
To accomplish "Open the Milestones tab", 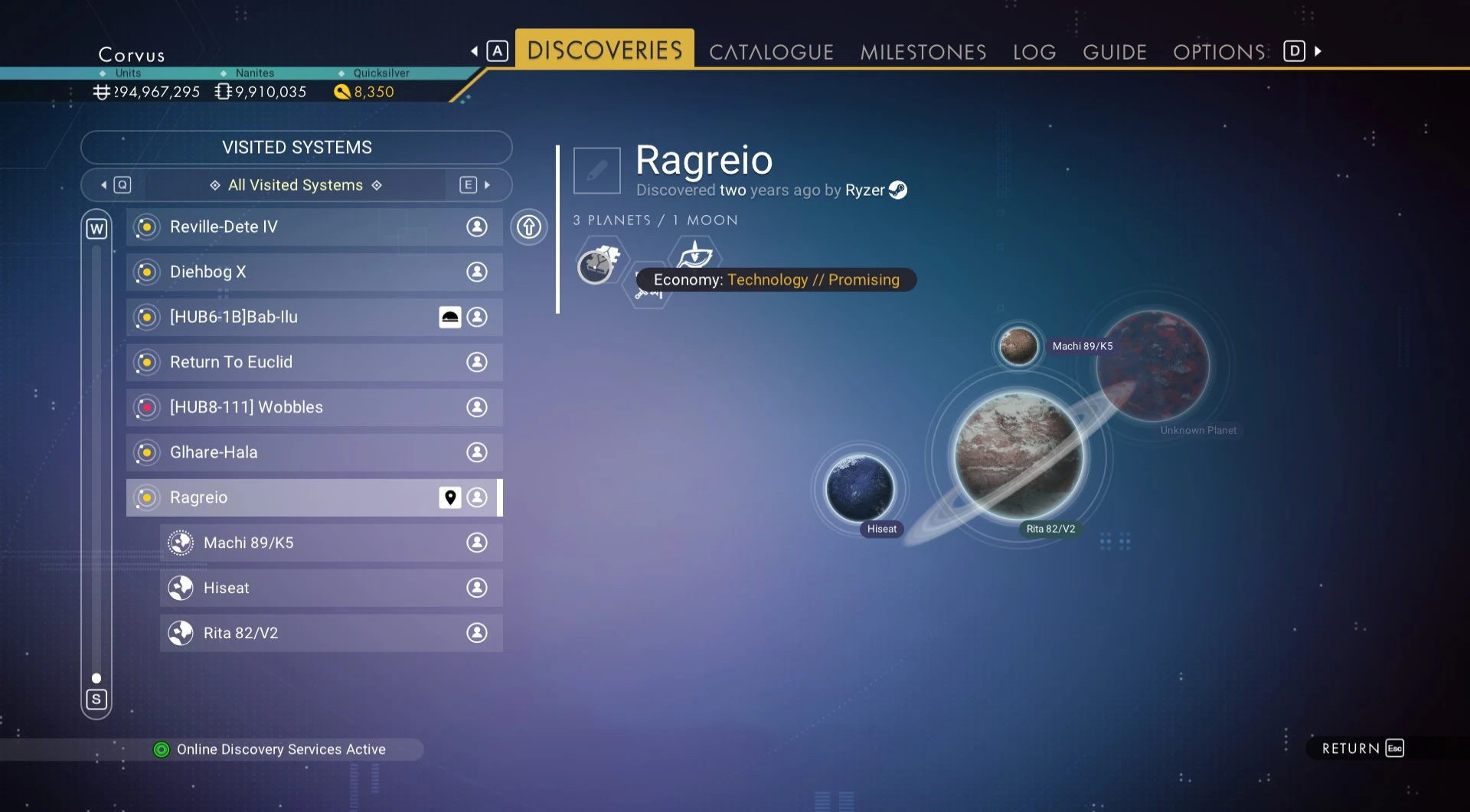I will click(923, 52).
